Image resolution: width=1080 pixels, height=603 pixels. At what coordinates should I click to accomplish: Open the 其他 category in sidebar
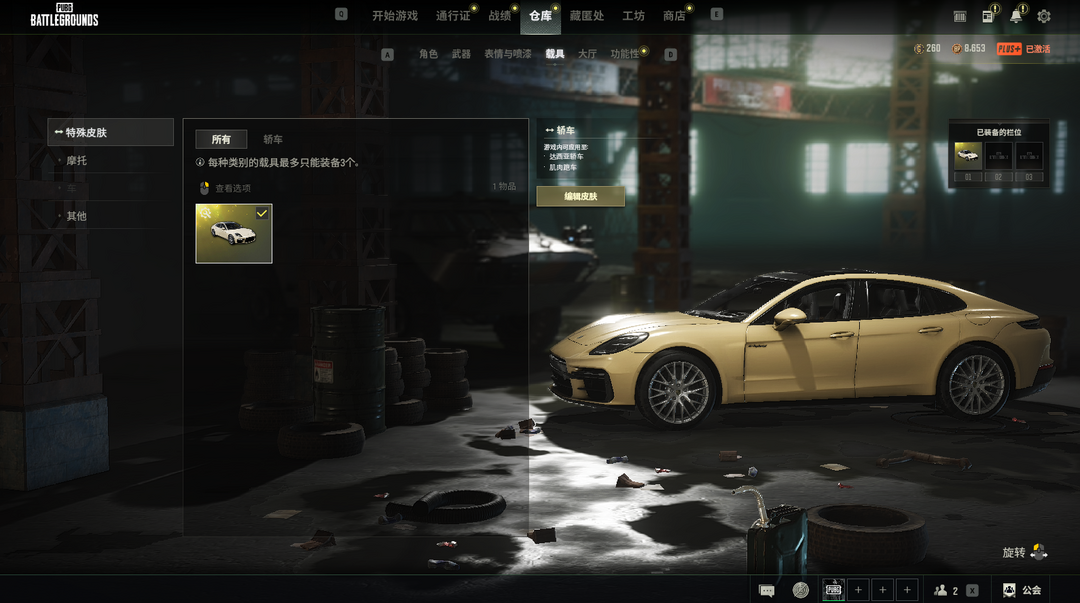(77, 216)
